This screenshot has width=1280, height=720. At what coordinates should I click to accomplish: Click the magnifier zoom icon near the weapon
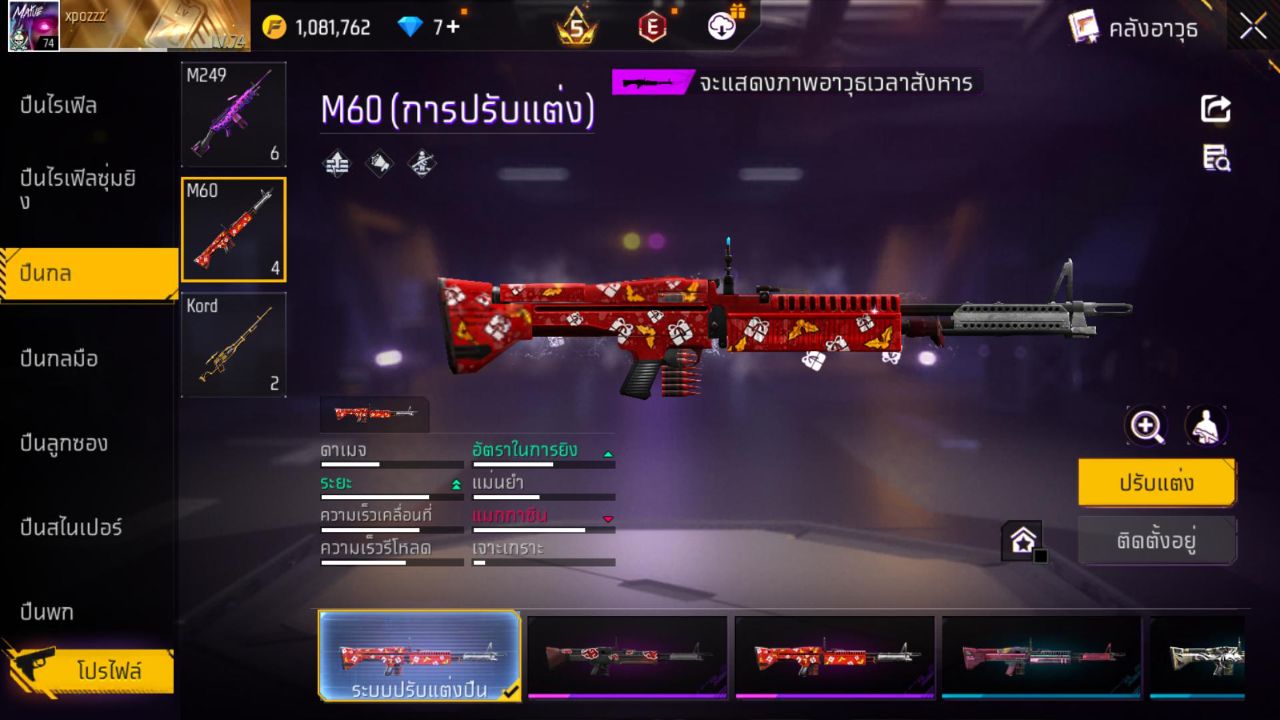point(1146,425)
